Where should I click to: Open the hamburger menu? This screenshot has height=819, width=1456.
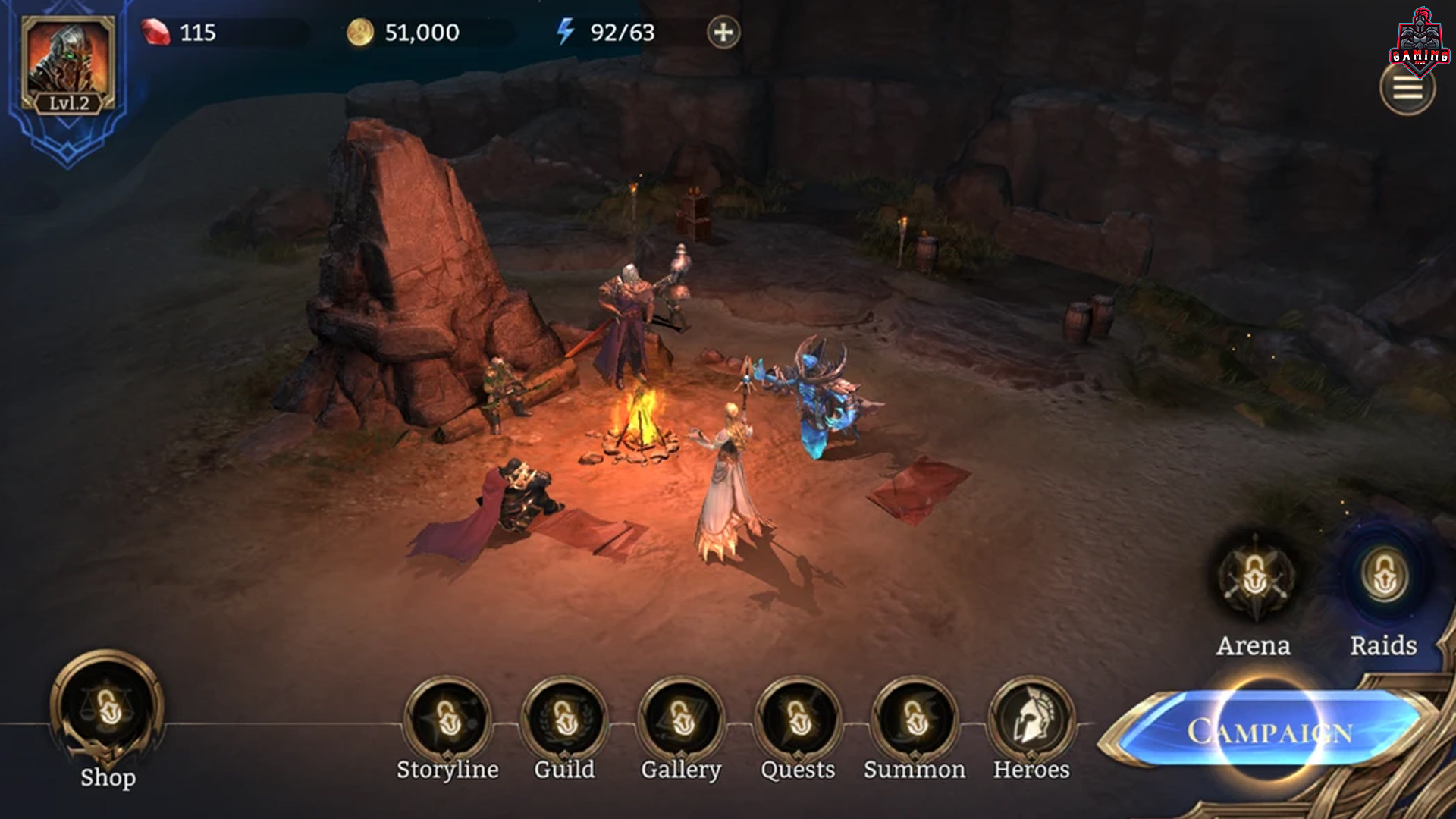pos(1407,89)
